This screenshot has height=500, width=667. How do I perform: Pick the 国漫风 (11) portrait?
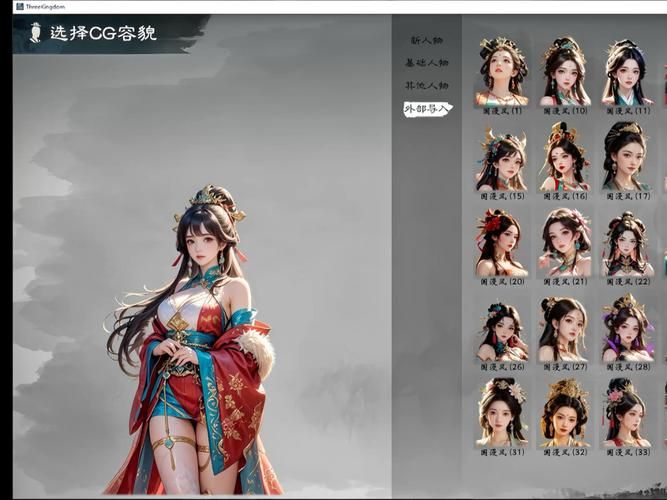pyautogui.click(x=627, y=72)
